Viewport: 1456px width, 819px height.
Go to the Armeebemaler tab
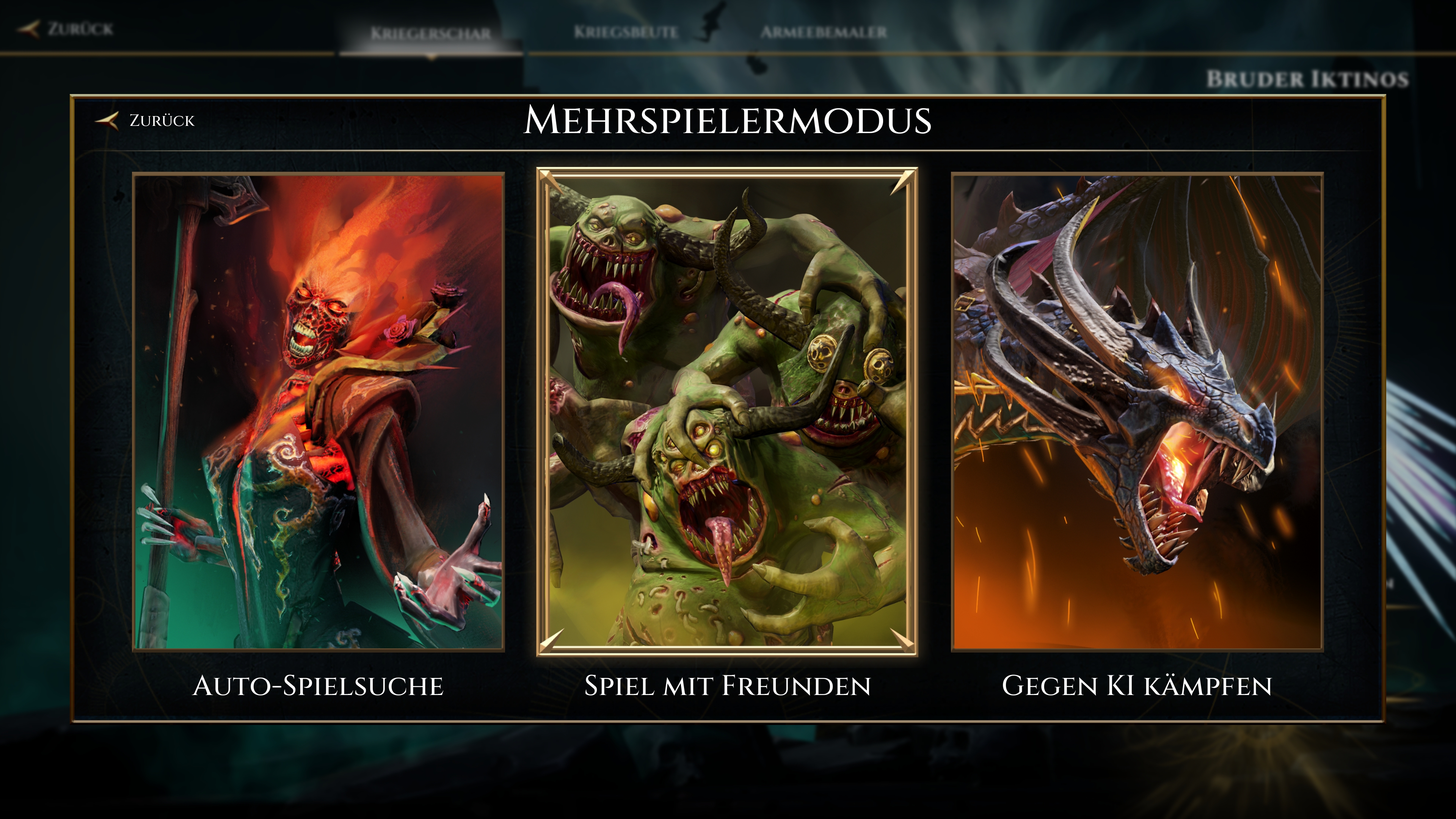[x=823, y=32]
